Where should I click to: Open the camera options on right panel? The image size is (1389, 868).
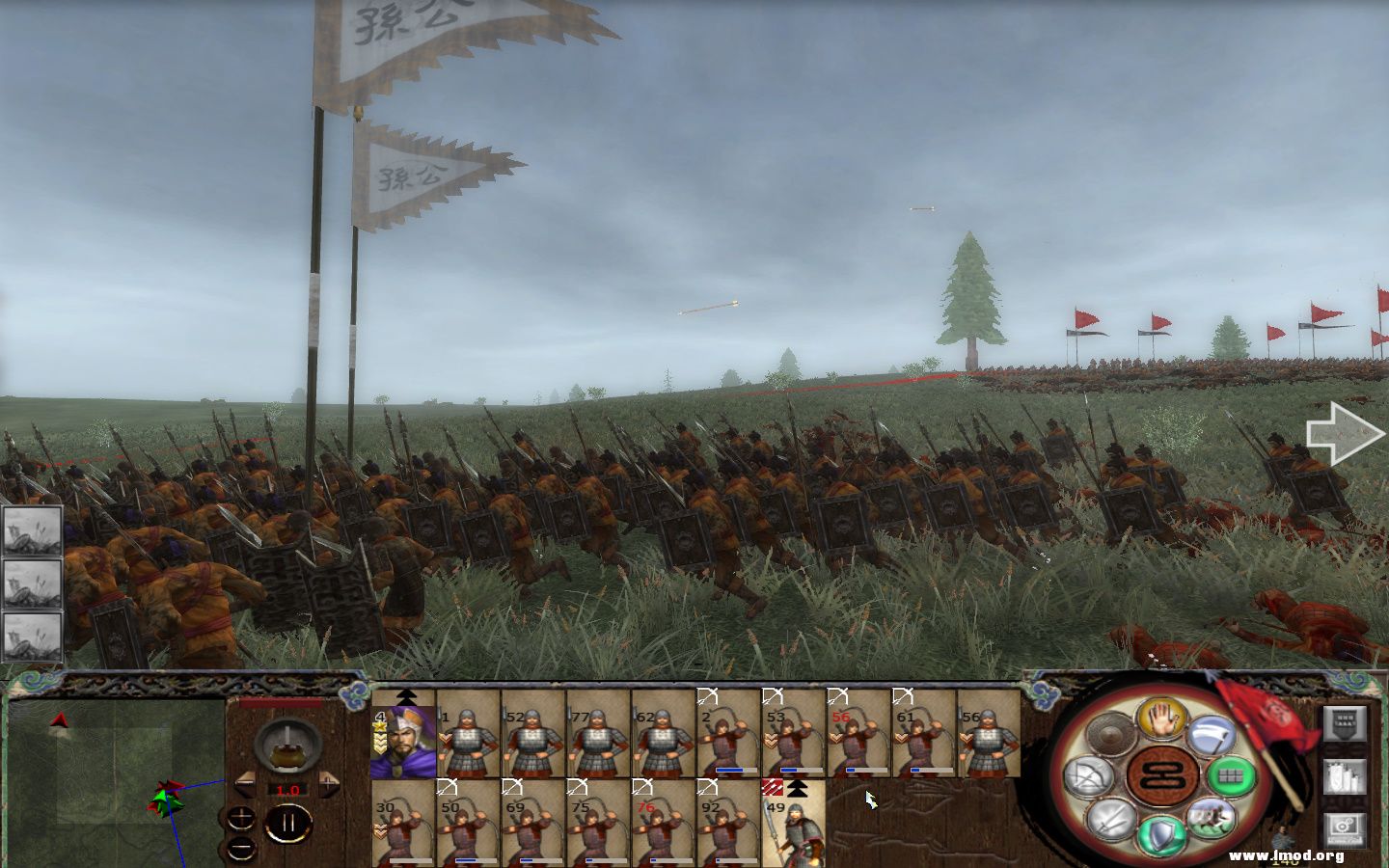tap(1344, 826)
